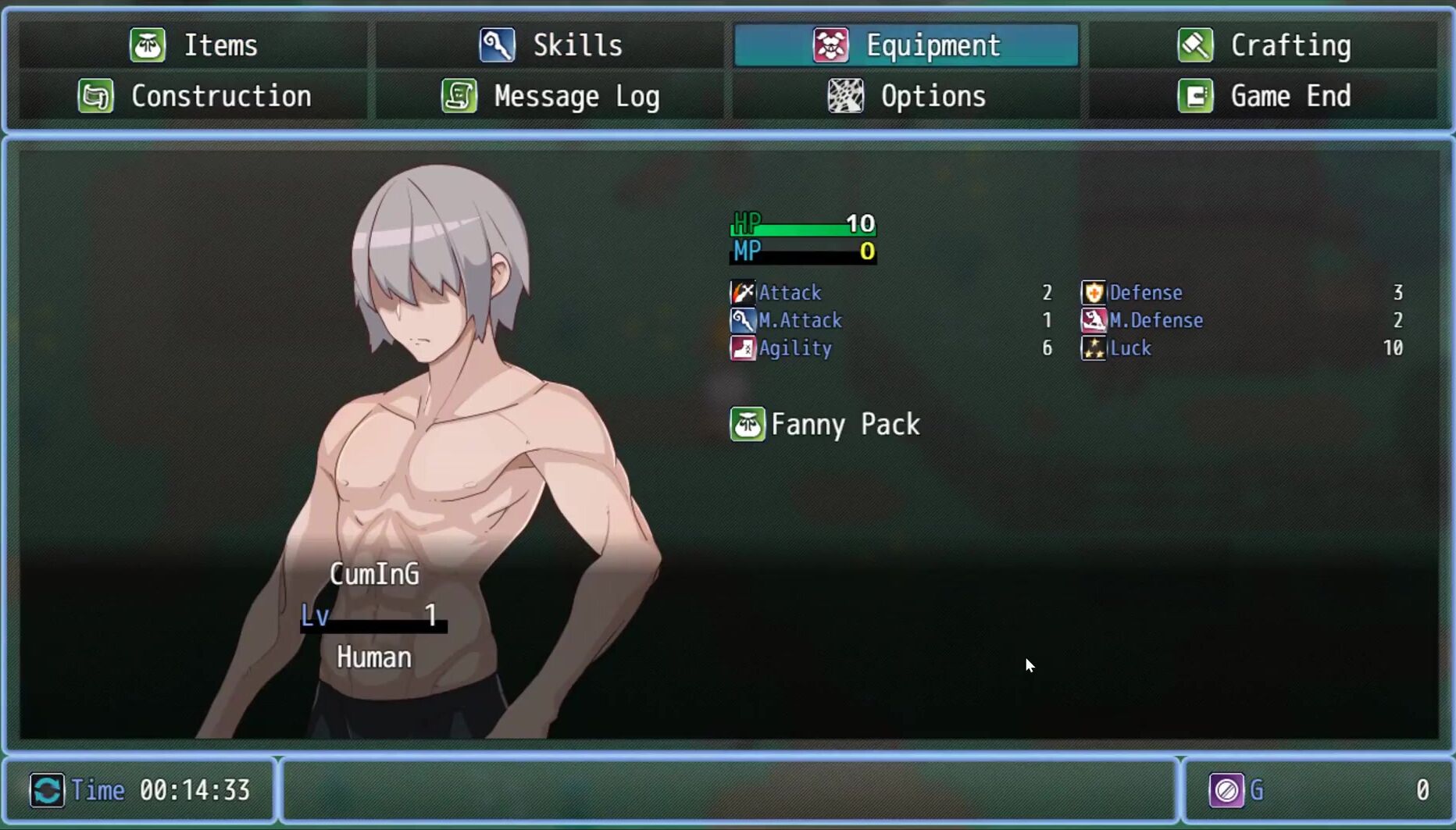The height and width of the screenshot is (830, 1456).
Task: Go to the Construction menu
Action: click(x=194, y=96)
